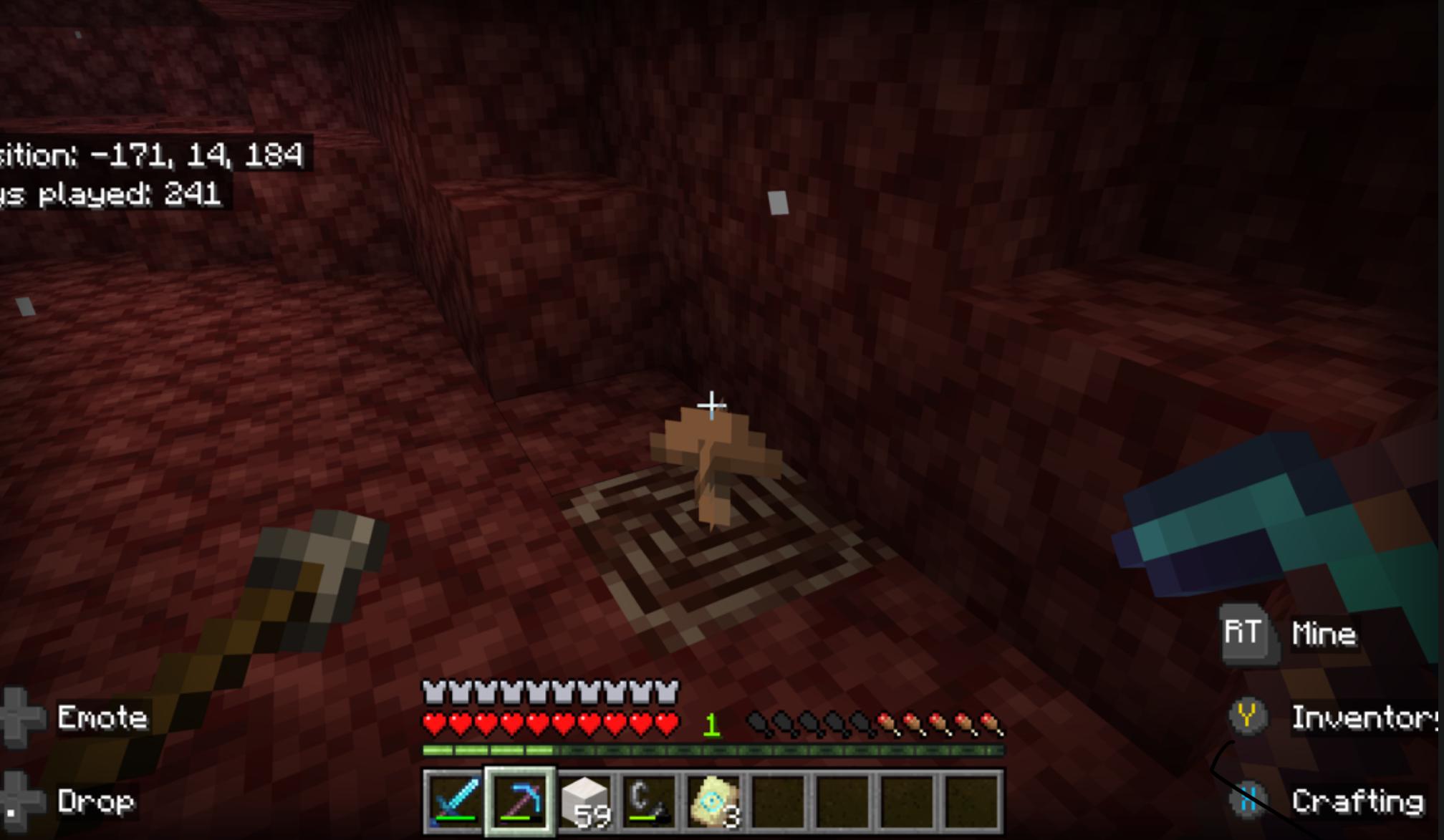Click the leftmost heart in the health bar
The width and height of the screenshot is (1444, 840).
[x=433, y=723]
